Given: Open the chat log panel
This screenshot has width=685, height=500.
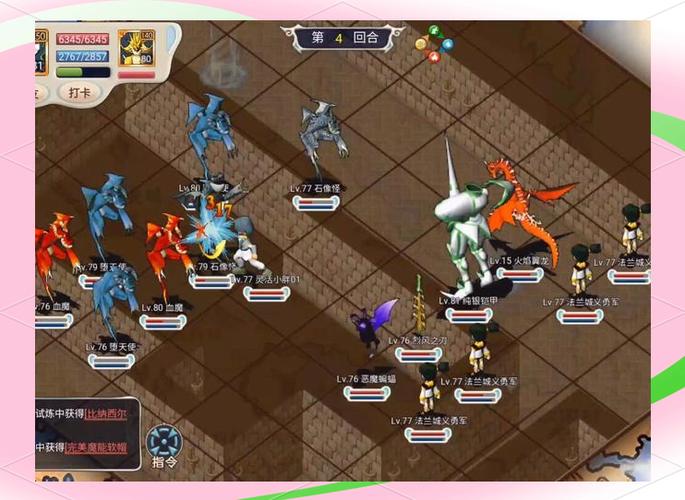Looking at the screenshot, I should point(85,431).
